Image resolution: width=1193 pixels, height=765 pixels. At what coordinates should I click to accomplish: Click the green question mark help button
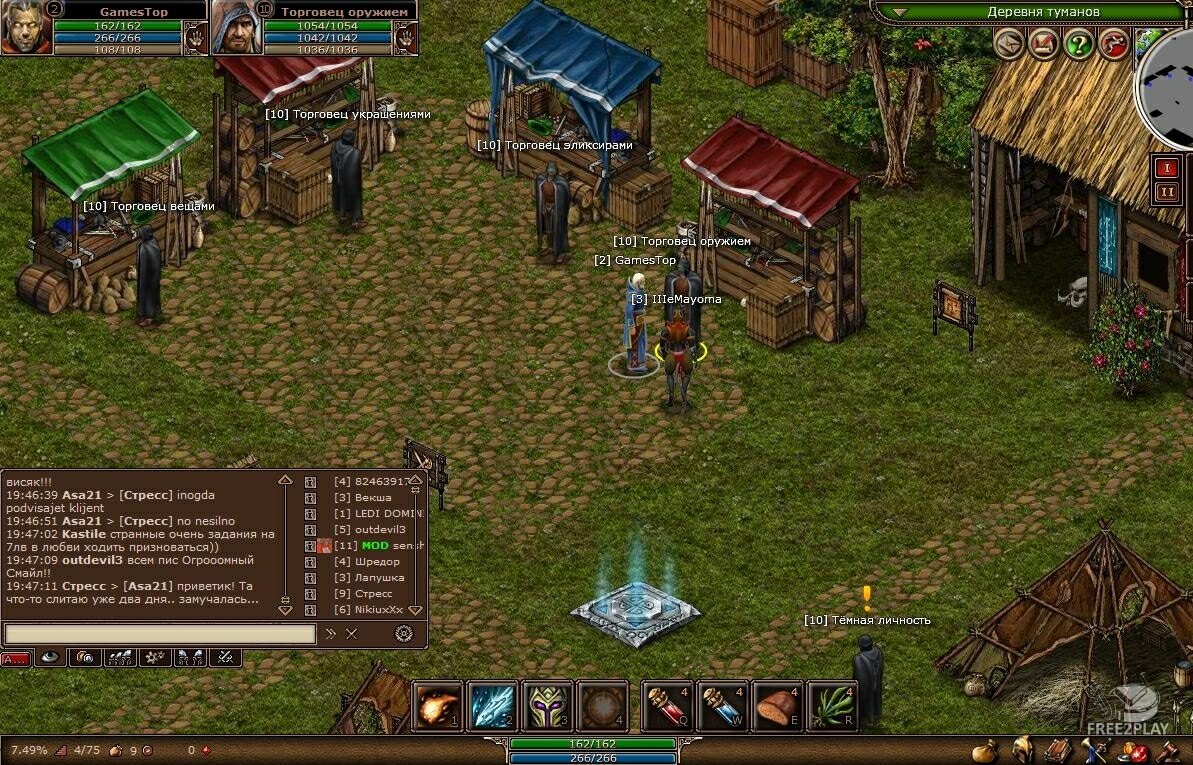point(1078,44)
